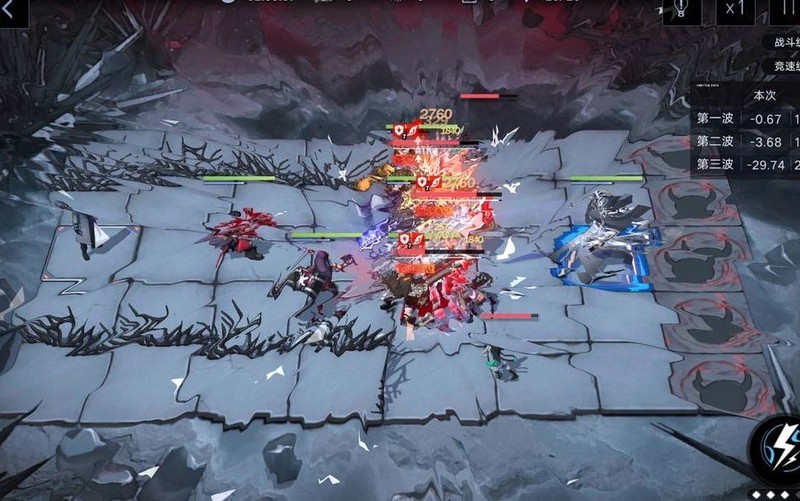Pause the battle
The height and width of the screenshot is (501, 800).
(x=790, y=10)
